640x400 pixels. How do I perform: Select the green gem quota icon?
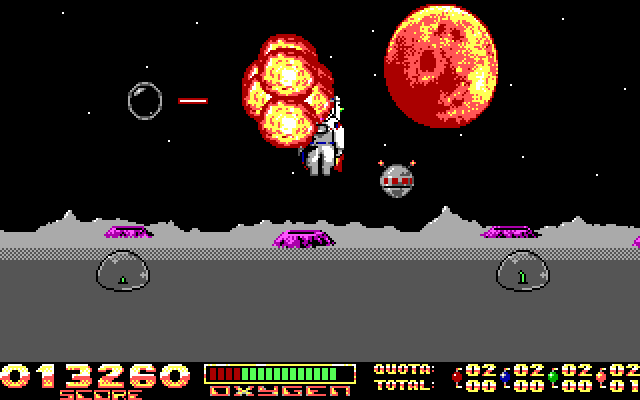coord(553,377)
